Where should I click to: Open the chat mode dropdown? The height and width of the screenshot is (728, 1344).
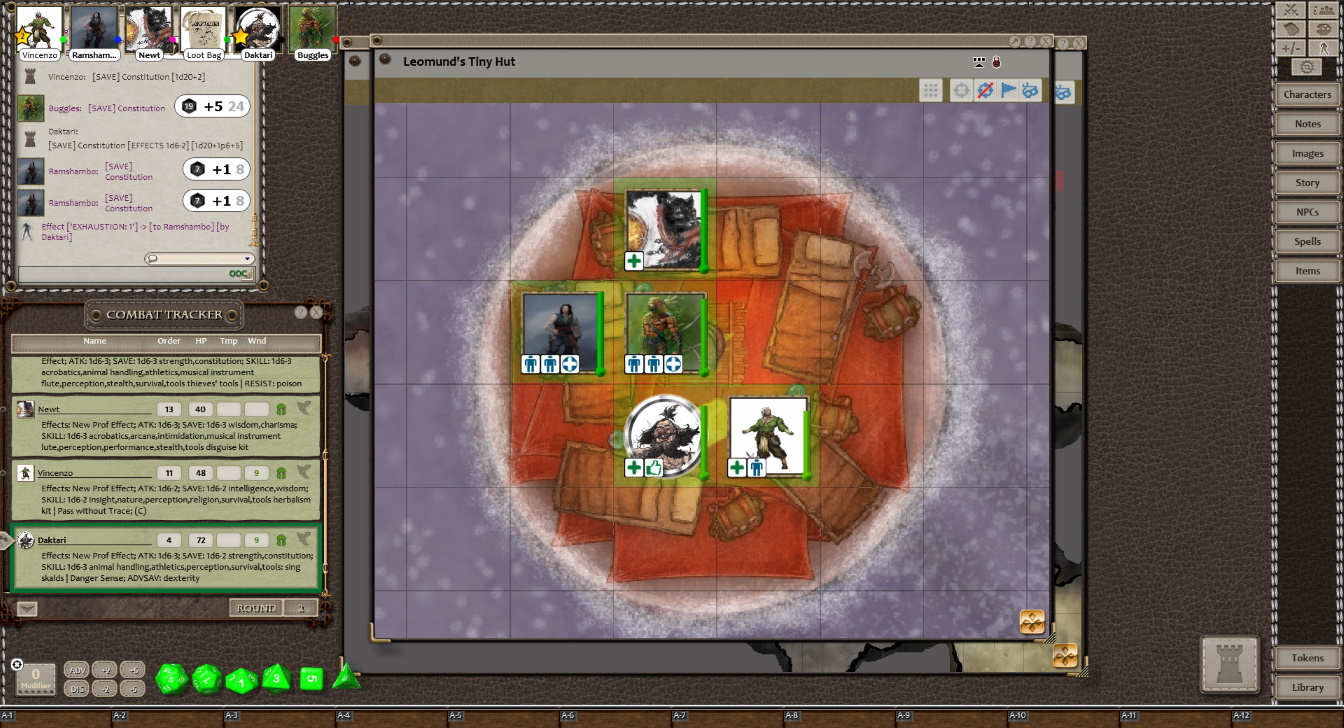[199, 259]
